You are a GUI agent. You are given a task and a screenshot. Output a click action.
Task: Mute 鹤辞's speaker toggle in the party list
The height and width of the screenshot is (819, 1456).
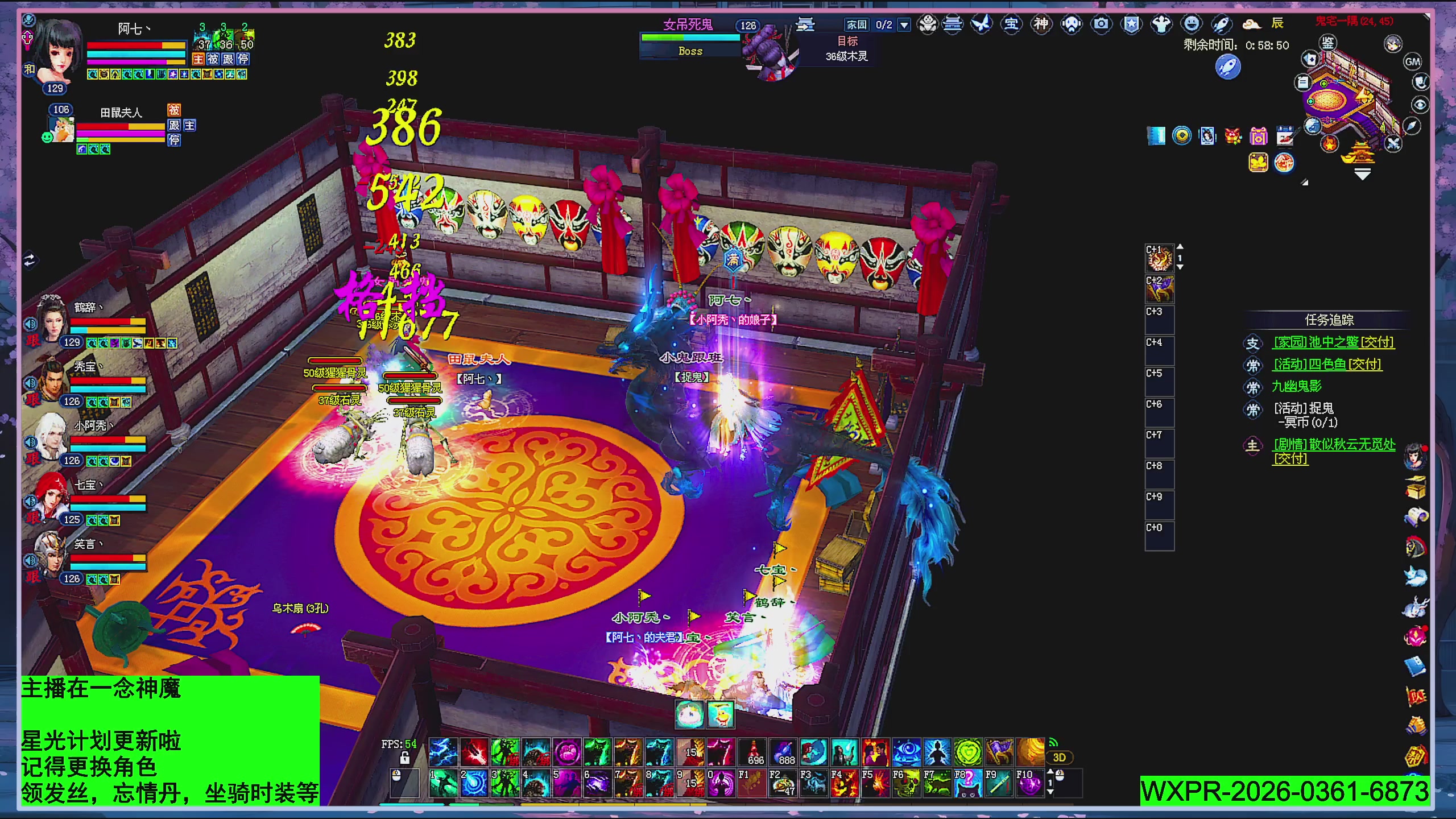31,324
